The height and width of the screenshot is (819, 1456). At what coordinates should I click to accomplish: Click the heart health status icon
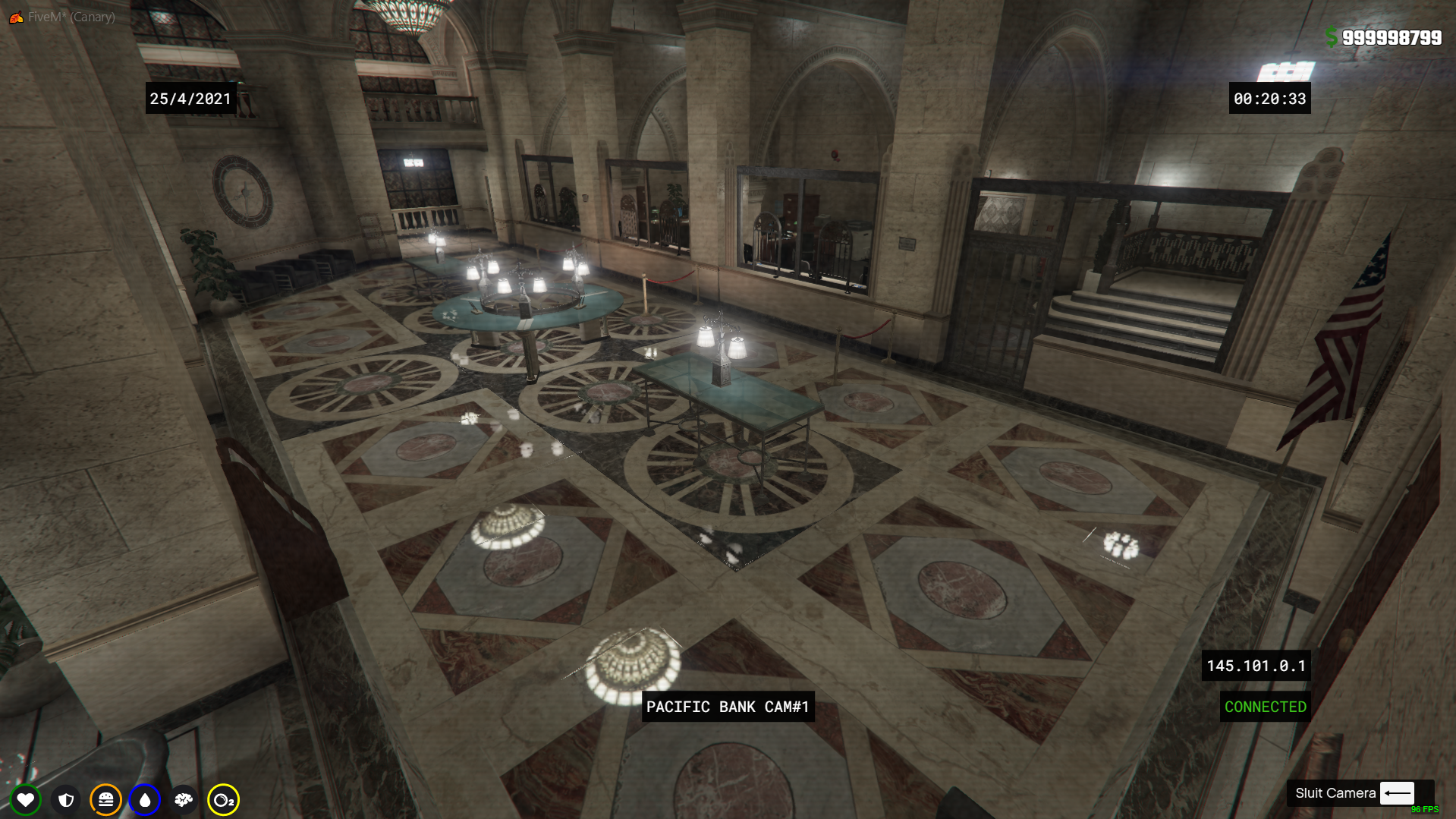[25, 799]
